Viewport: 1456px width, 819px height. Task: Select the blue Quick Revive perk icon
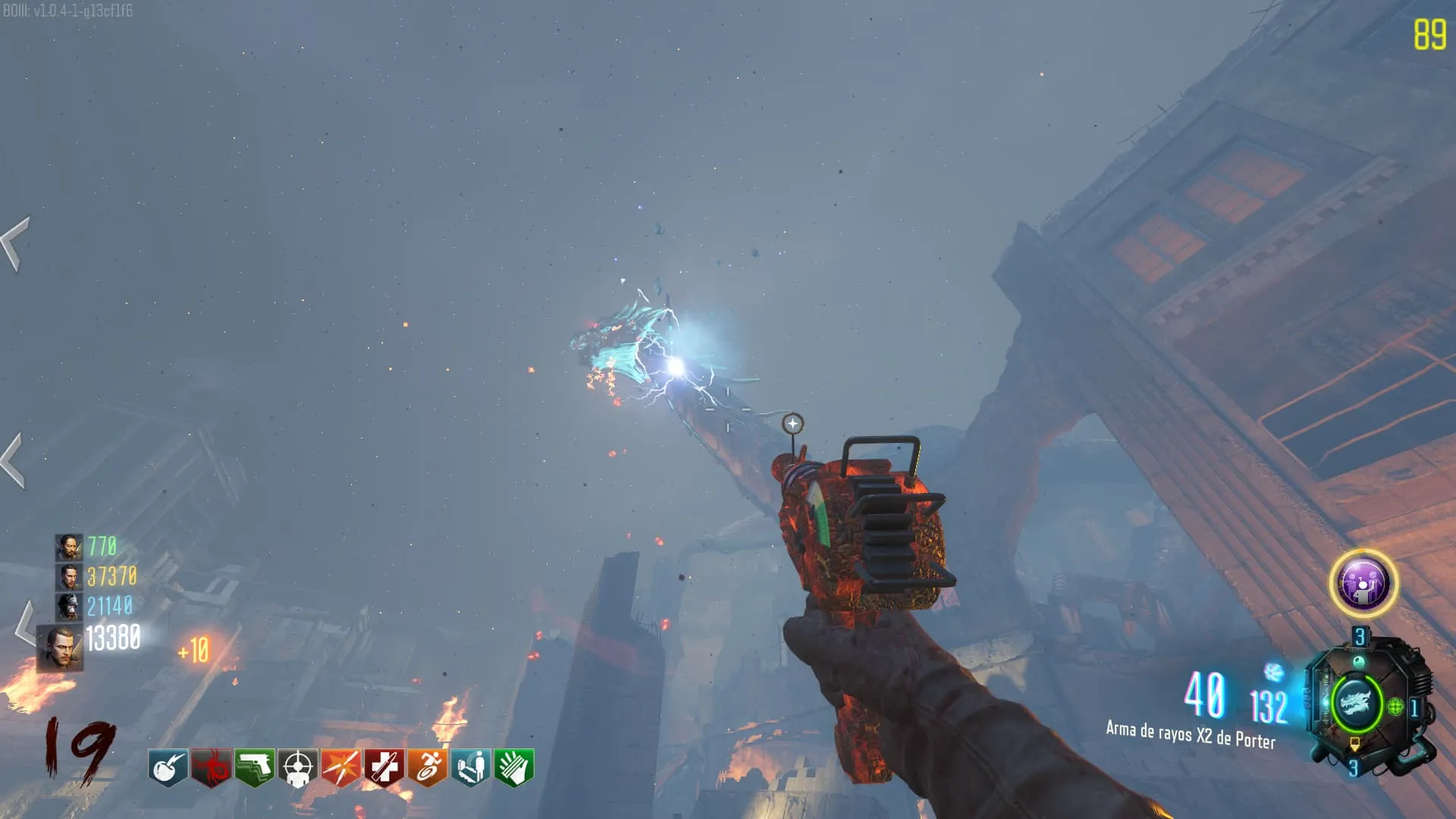point(471,768)
